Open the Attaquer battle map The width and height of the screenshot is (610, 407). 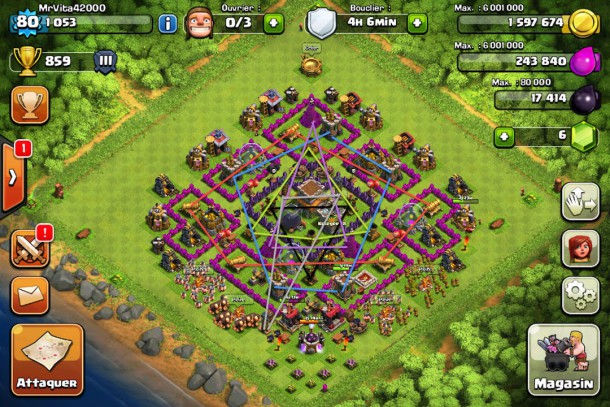coord(47,358)
